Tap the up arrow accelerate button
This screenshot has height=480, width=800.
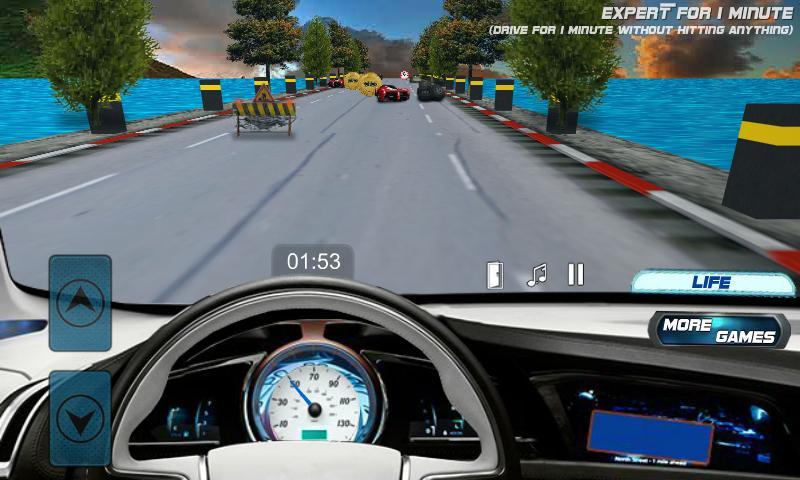[80, 302]
